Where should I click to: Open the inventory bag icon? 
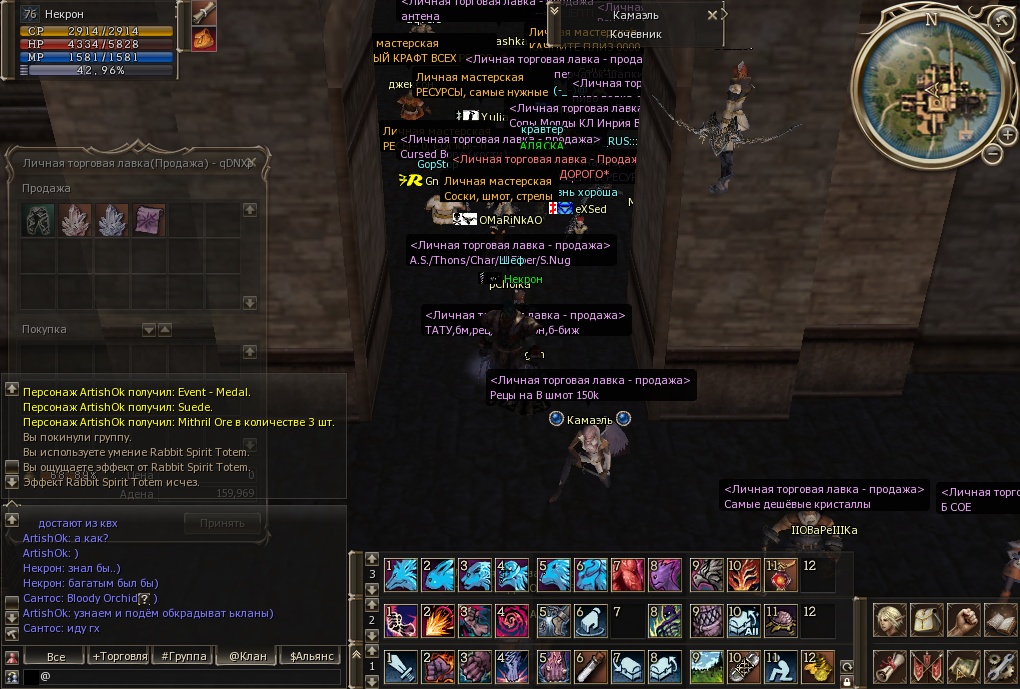point(927,620)
